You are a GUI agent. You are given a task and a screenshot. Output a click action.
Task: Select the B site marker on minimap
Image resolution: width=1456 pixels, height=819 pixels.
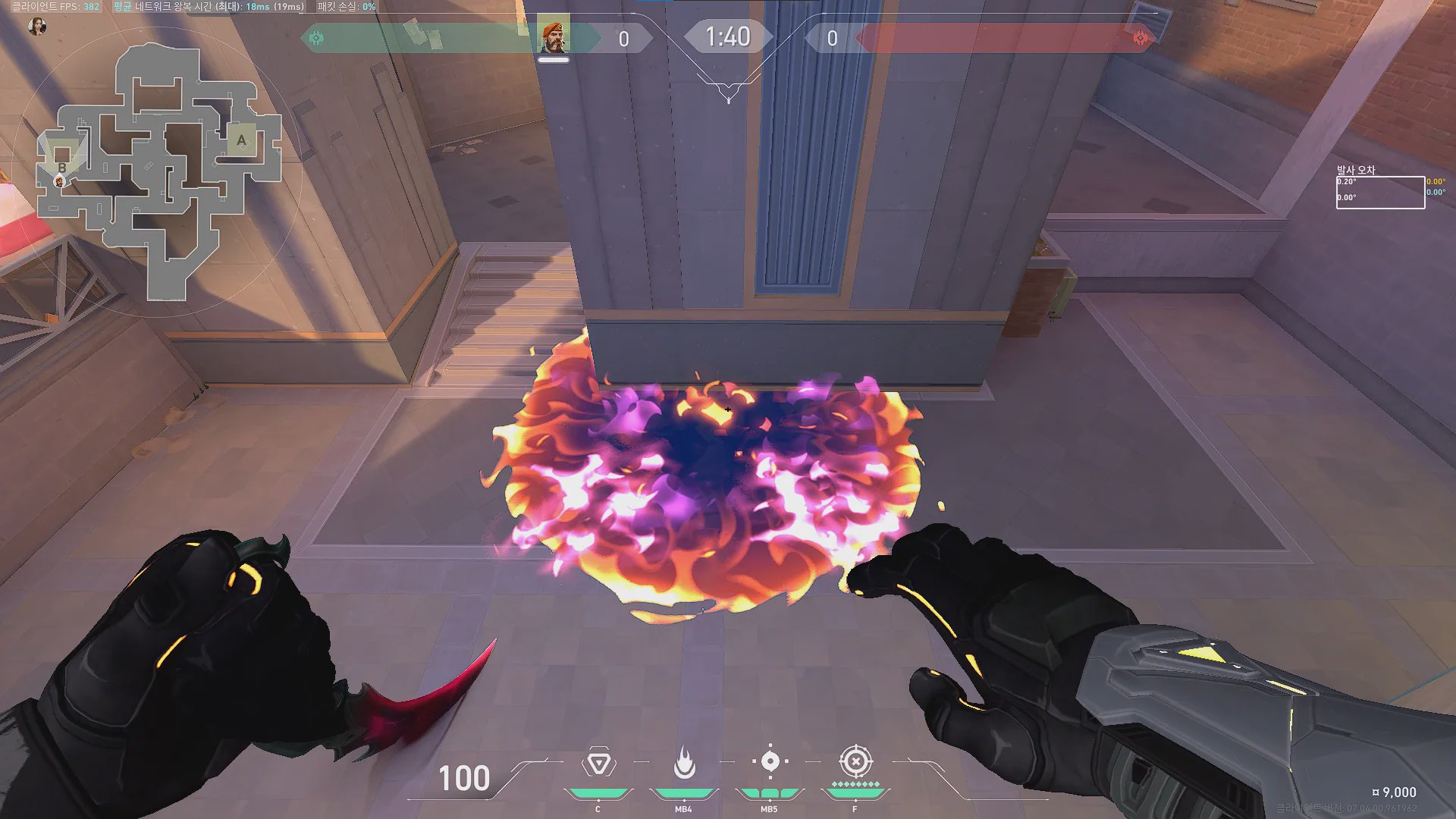[62, 168]
